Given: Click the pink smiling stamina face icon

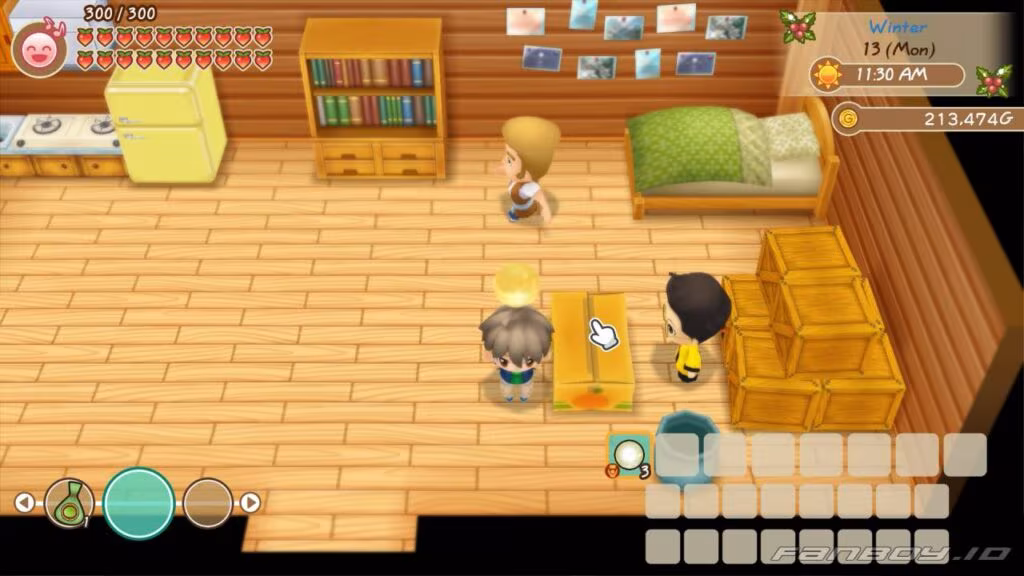Looking at the screenshot, I should coord(39,46).
